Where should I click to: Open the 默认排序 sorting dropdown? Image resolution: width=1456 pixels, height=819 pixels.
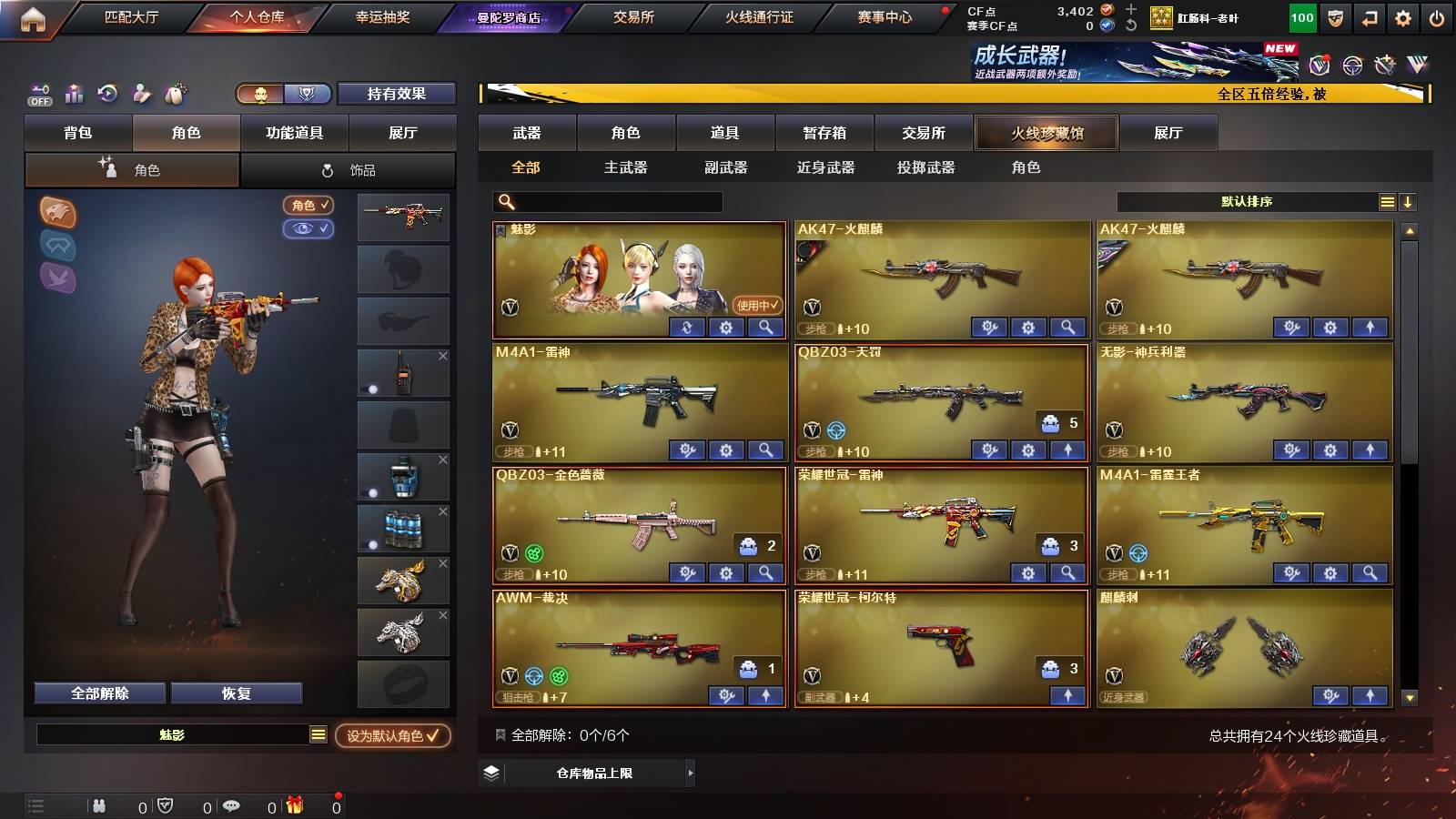pyautogui.click(x=1247, y=202)
